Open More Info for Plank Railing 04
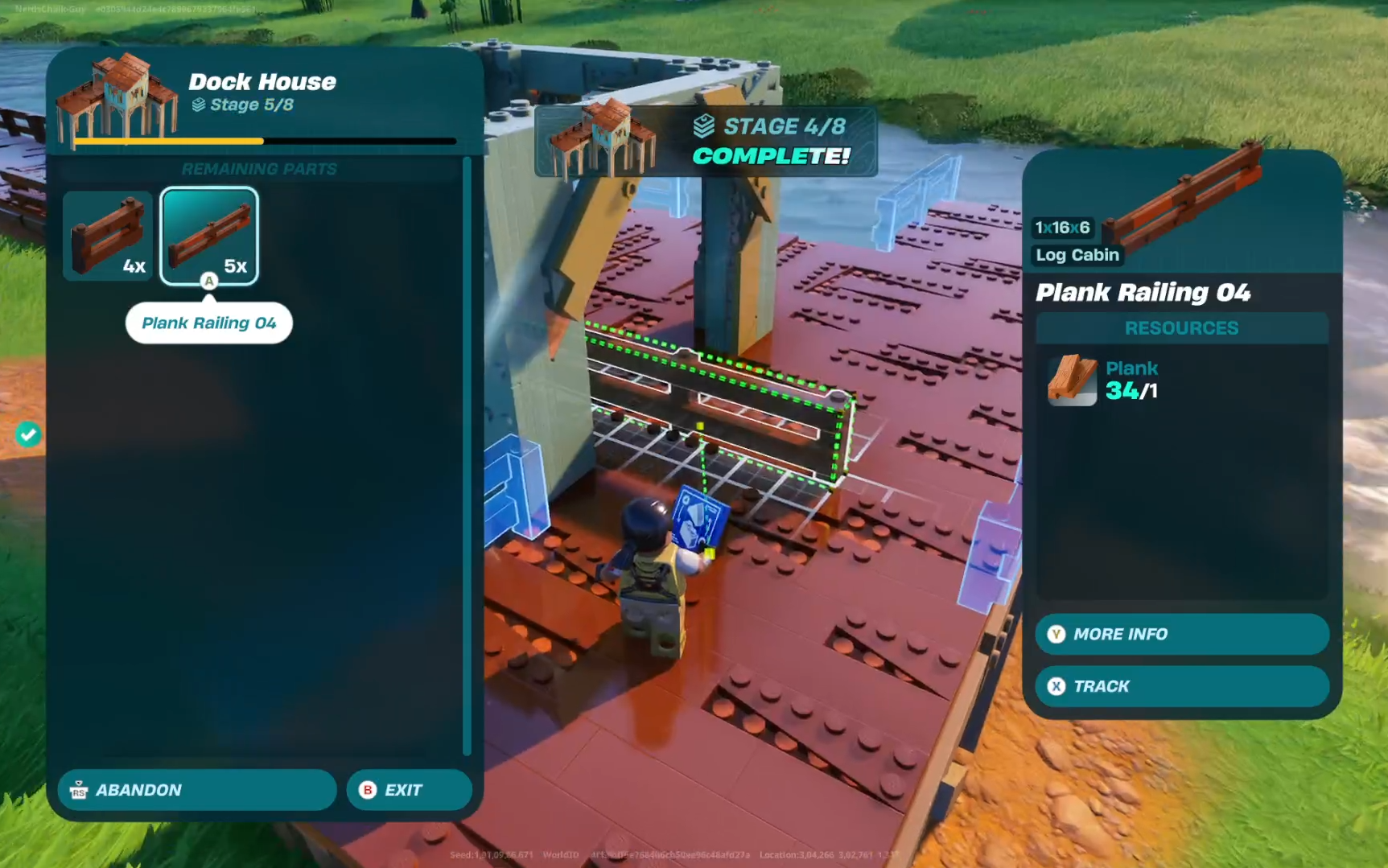The height and width of the screenshot is (868, 1388). [1181, 634]
